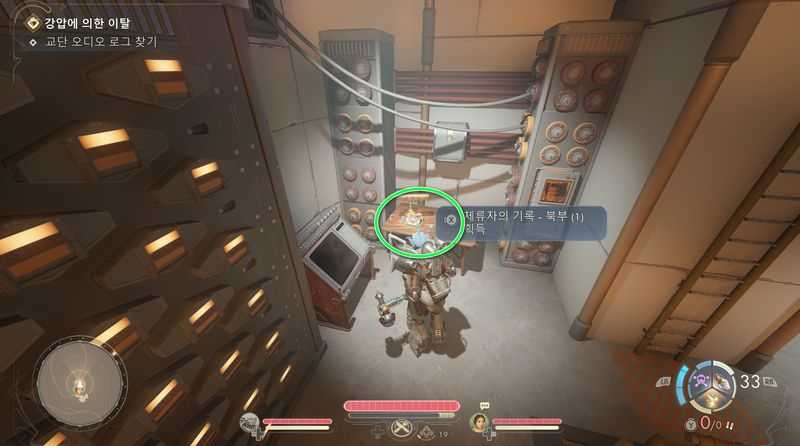Viewport: 800px width, 446px height.
Task: Click the companion woman portrait
Action: [x=479, y=422]
